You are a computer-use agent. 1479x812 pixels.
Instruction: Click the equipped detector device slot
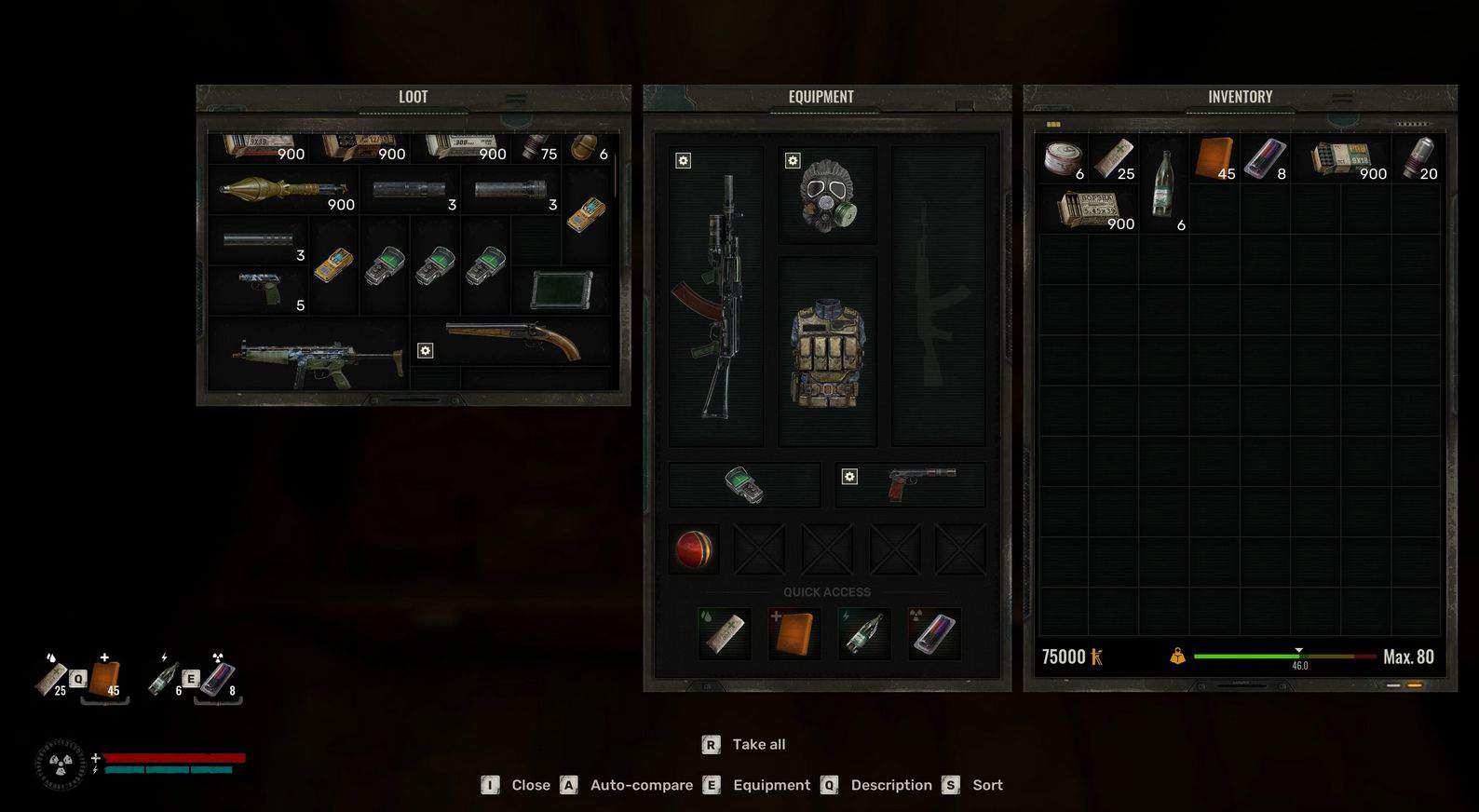[x=744, y=484]
